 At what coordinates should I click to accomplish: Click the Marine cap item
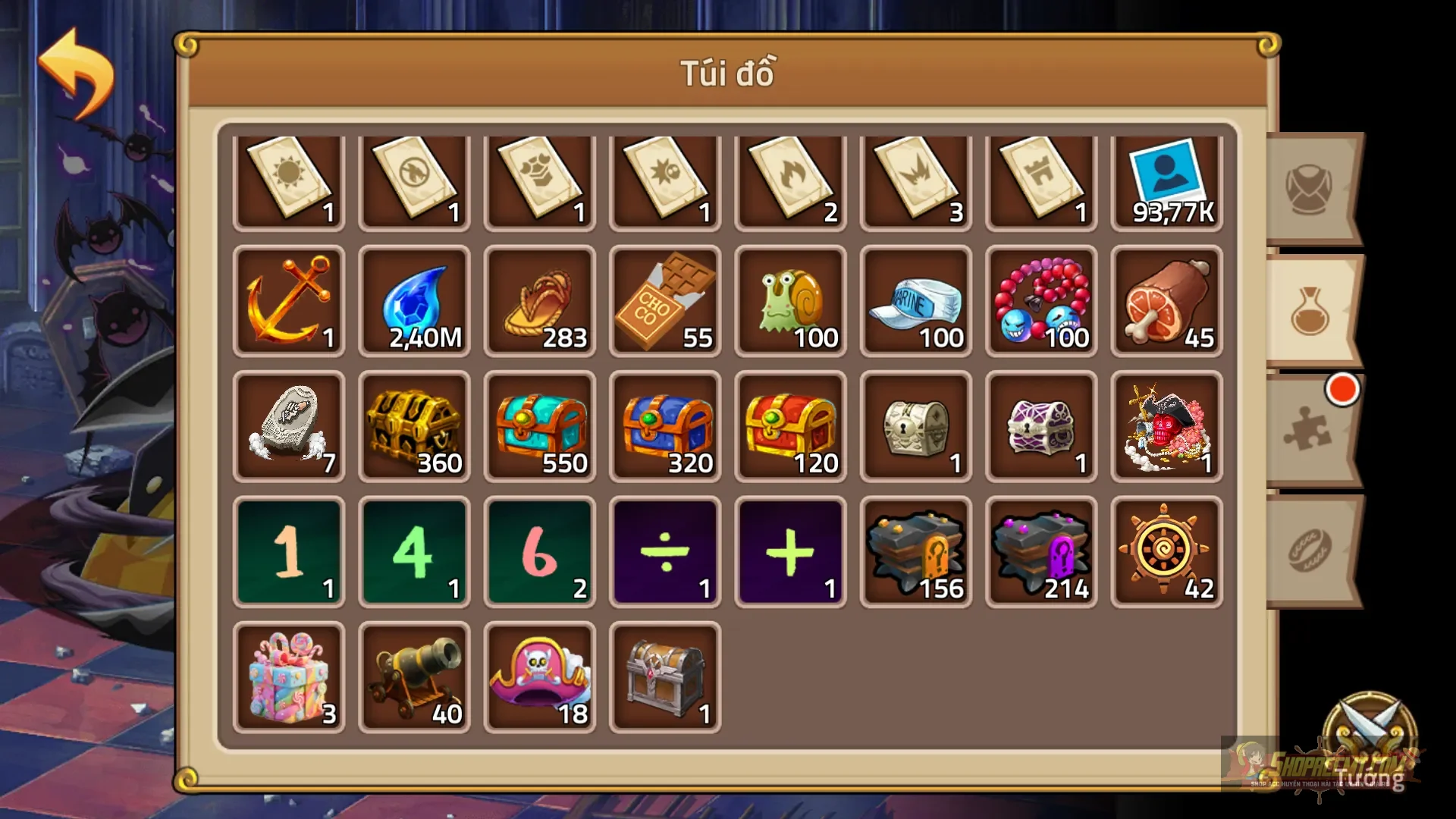pyautogui.click(x=915, y=303)
